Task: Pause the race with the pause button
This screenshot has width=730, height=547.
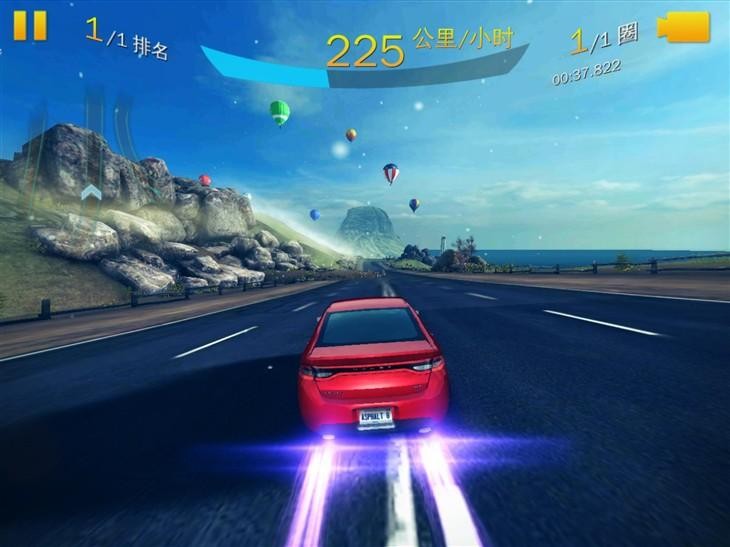Action: pos(30,25)
